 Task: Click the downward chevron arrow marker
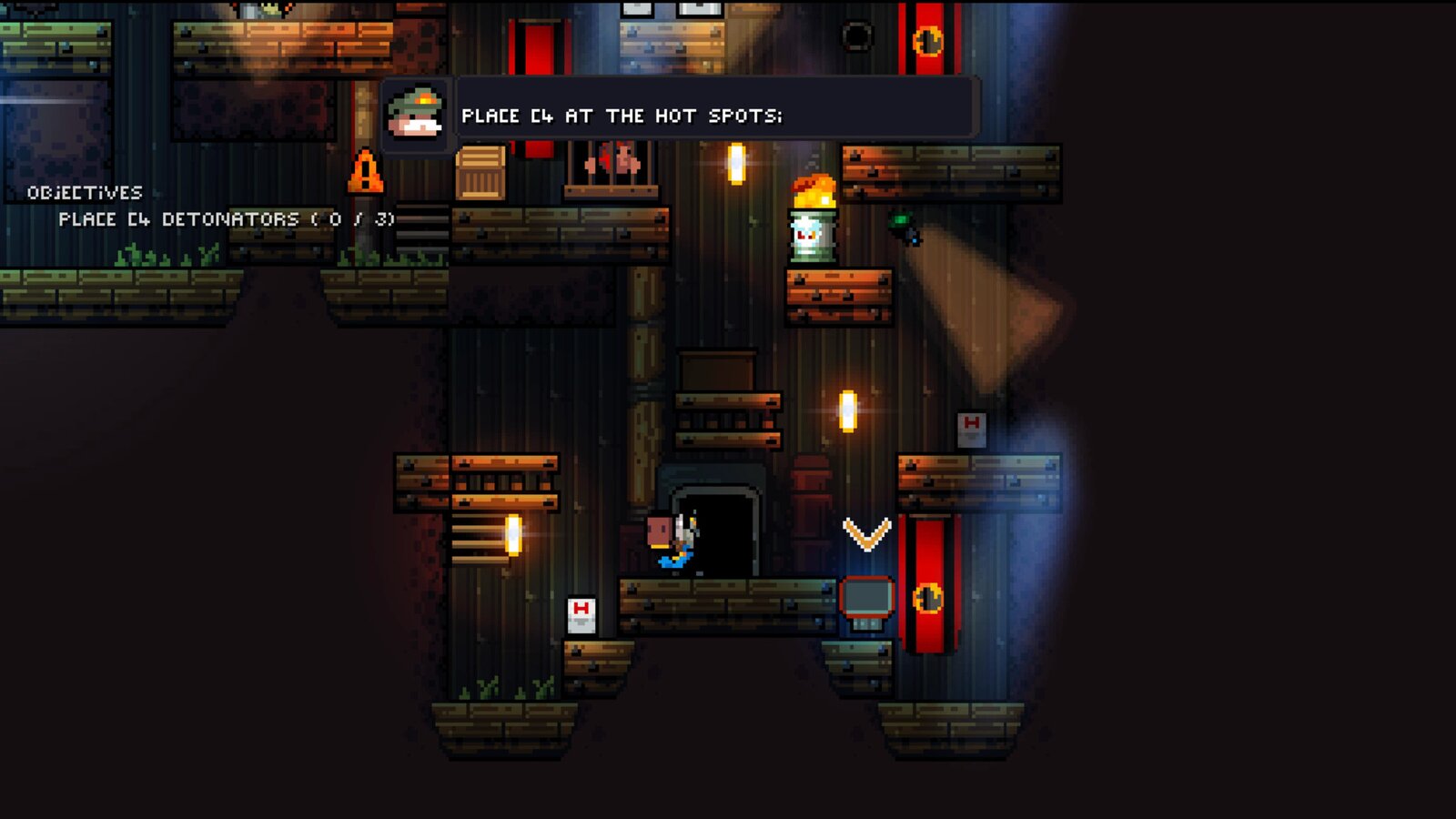(x=867, y=535)
